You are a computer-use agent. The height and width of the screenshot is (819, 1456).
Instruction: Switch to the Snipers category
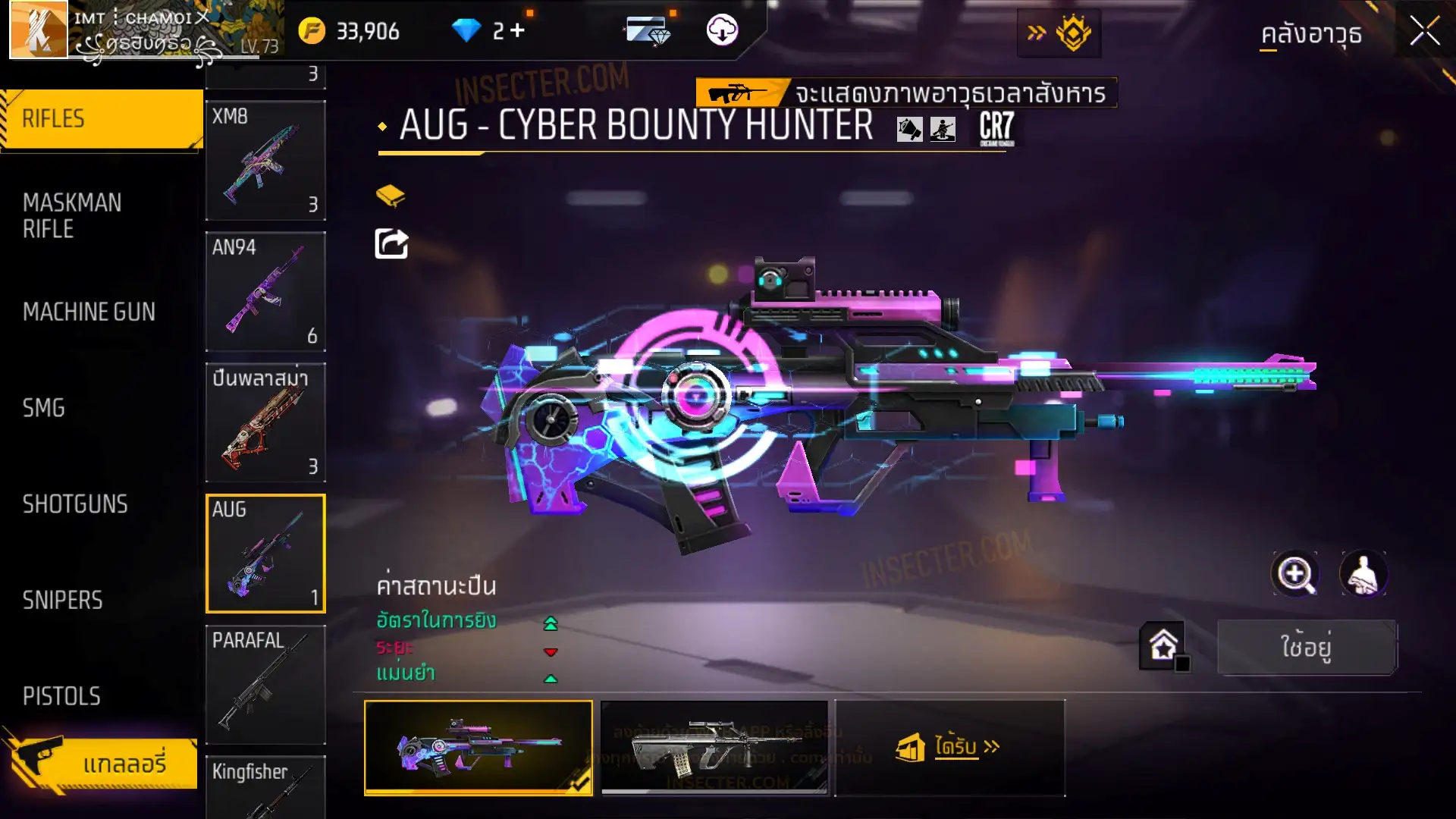click(62, 601)
